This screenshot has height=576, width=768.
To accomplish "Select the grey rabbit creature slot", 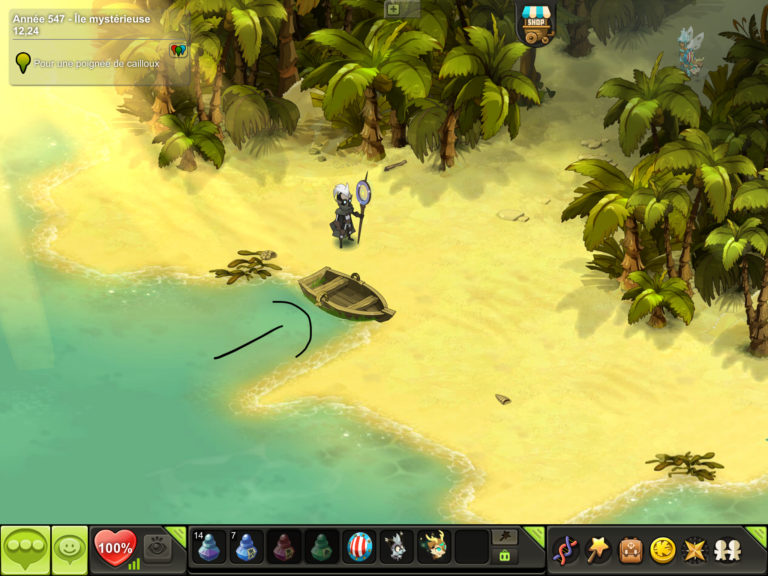I will pos(397,547).
